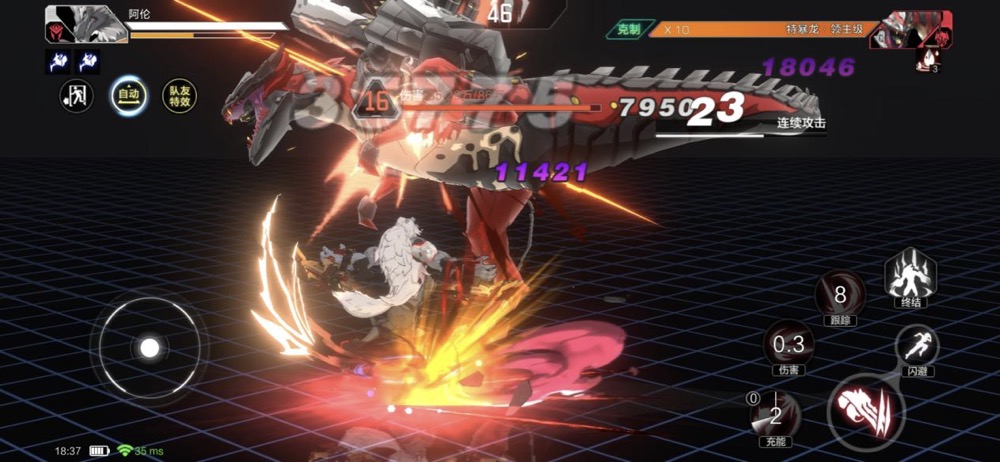Toggle the 自动 auto-battle button

click(129, 96)
